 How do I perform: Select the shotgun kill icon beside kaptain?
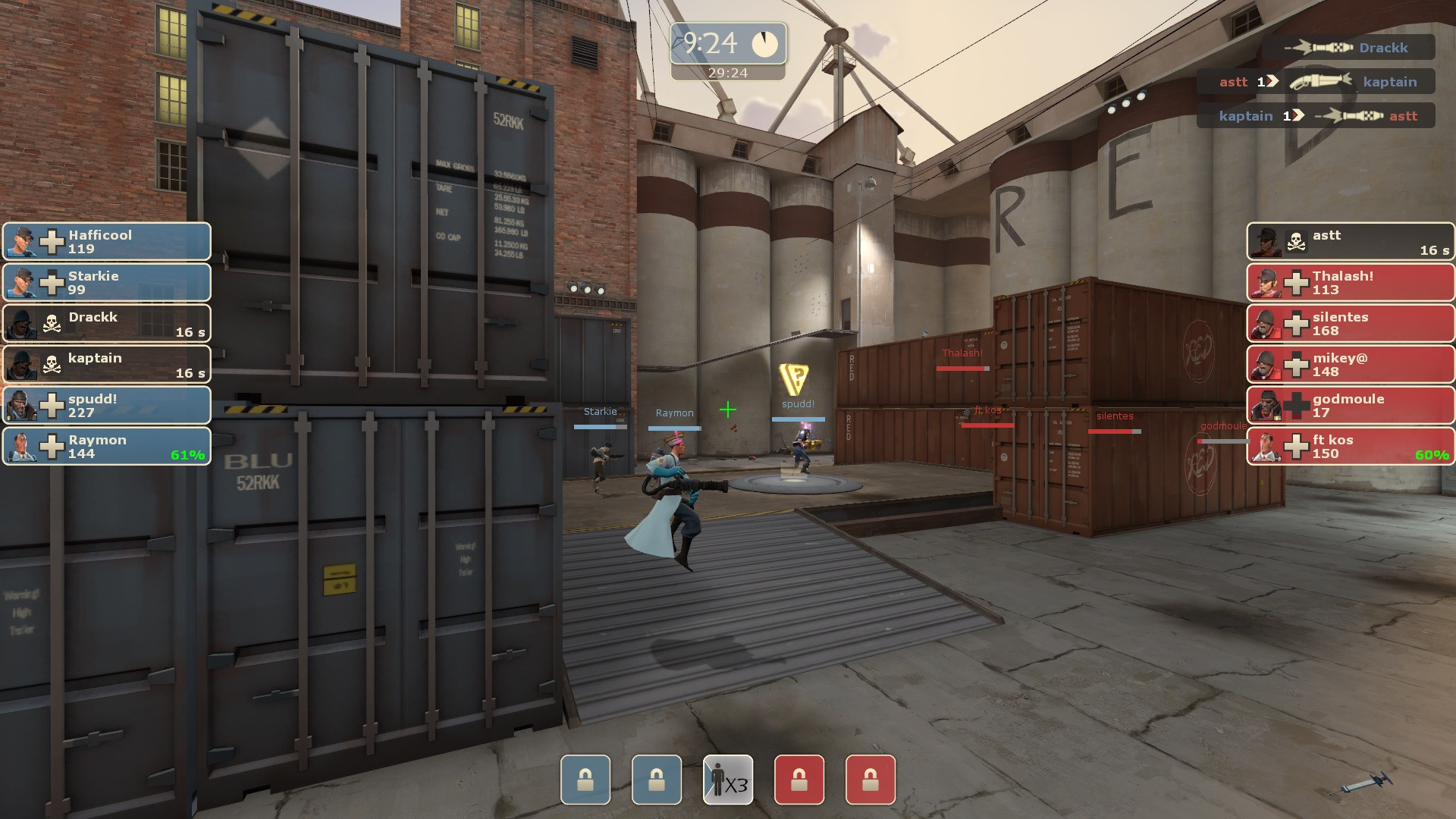point(1319,82)
